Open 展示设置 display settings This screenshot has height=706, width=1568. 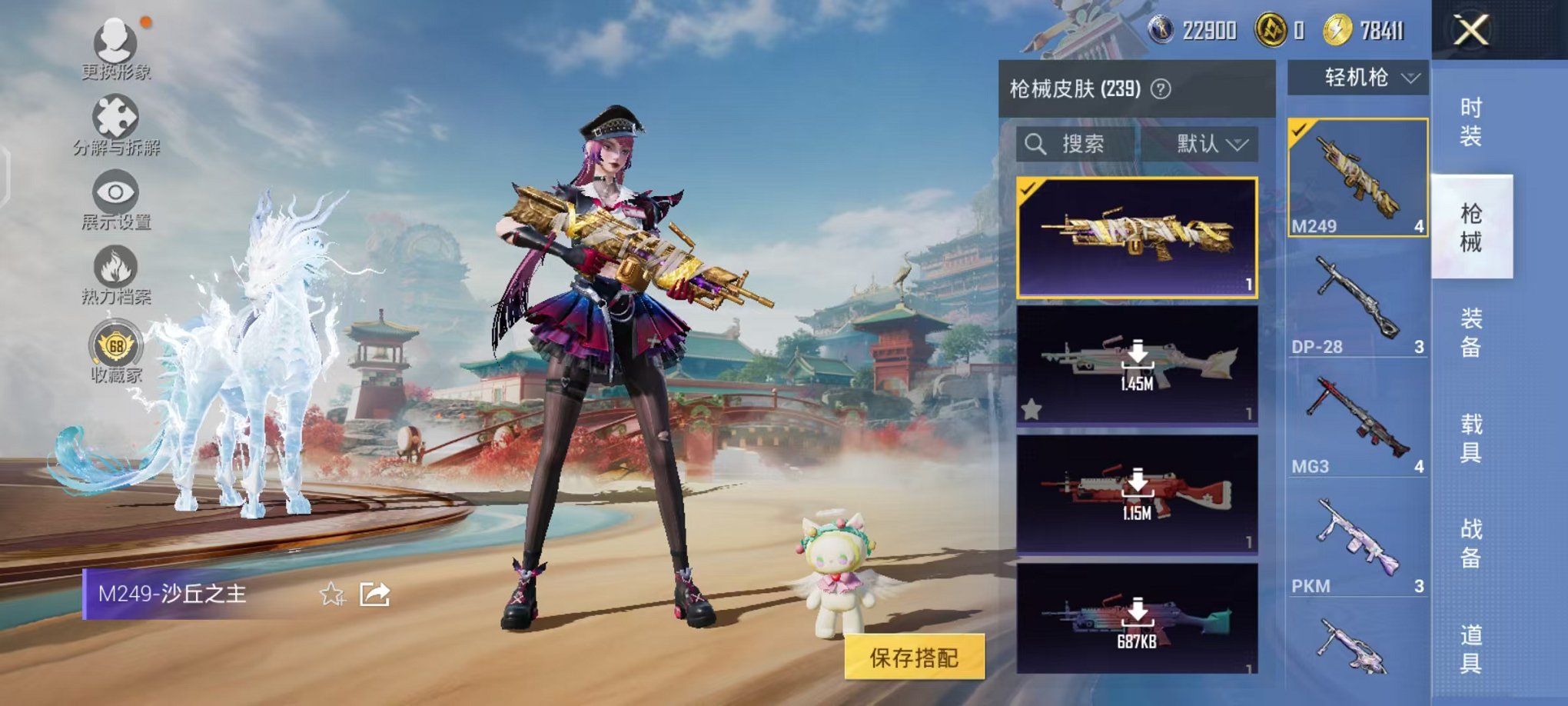(114, 192)
